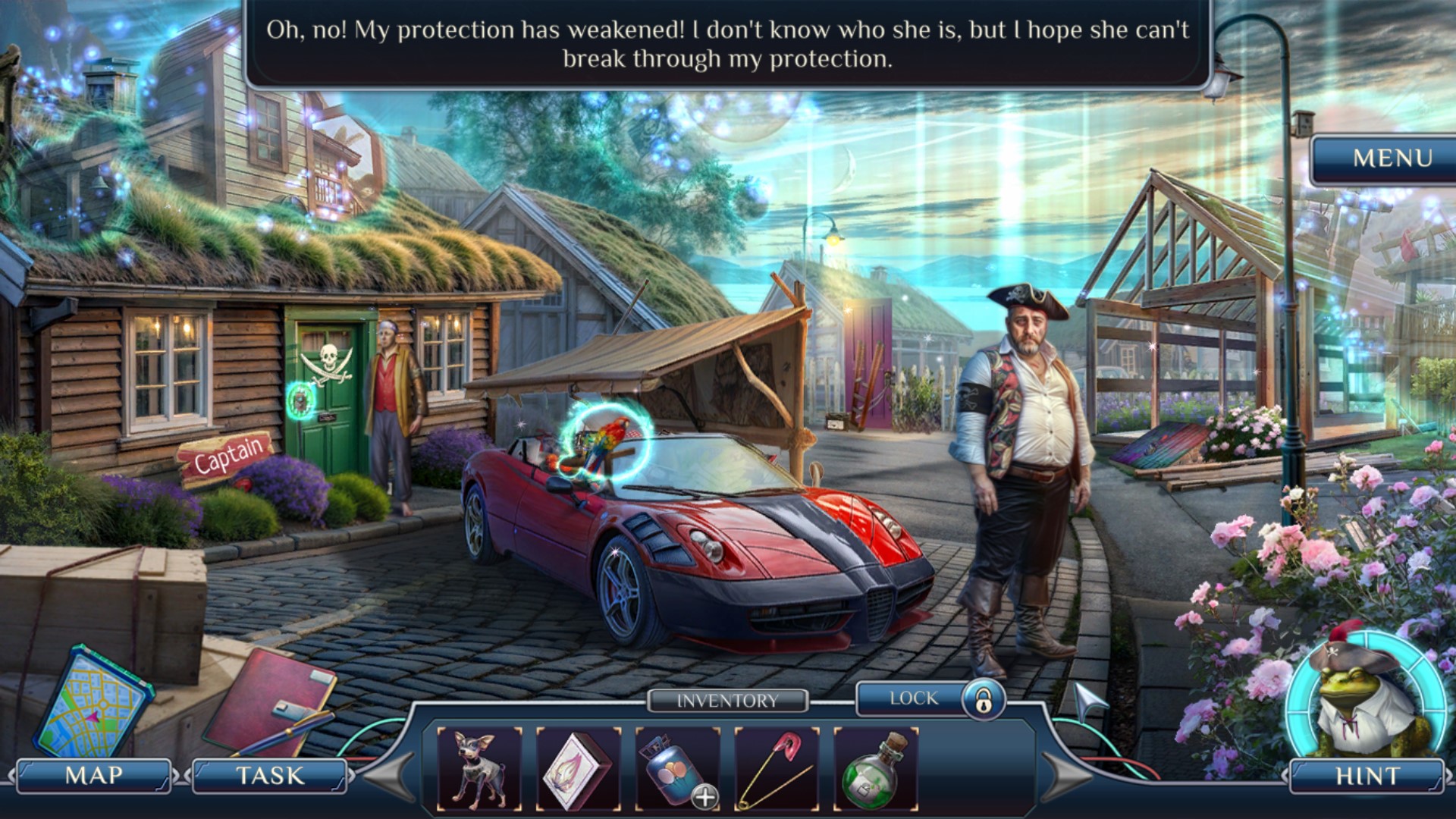Expand the plus-marked canister item
The width and height of the screenshot is (1456, 819).
pyautogui.click(x=705, y=797)
